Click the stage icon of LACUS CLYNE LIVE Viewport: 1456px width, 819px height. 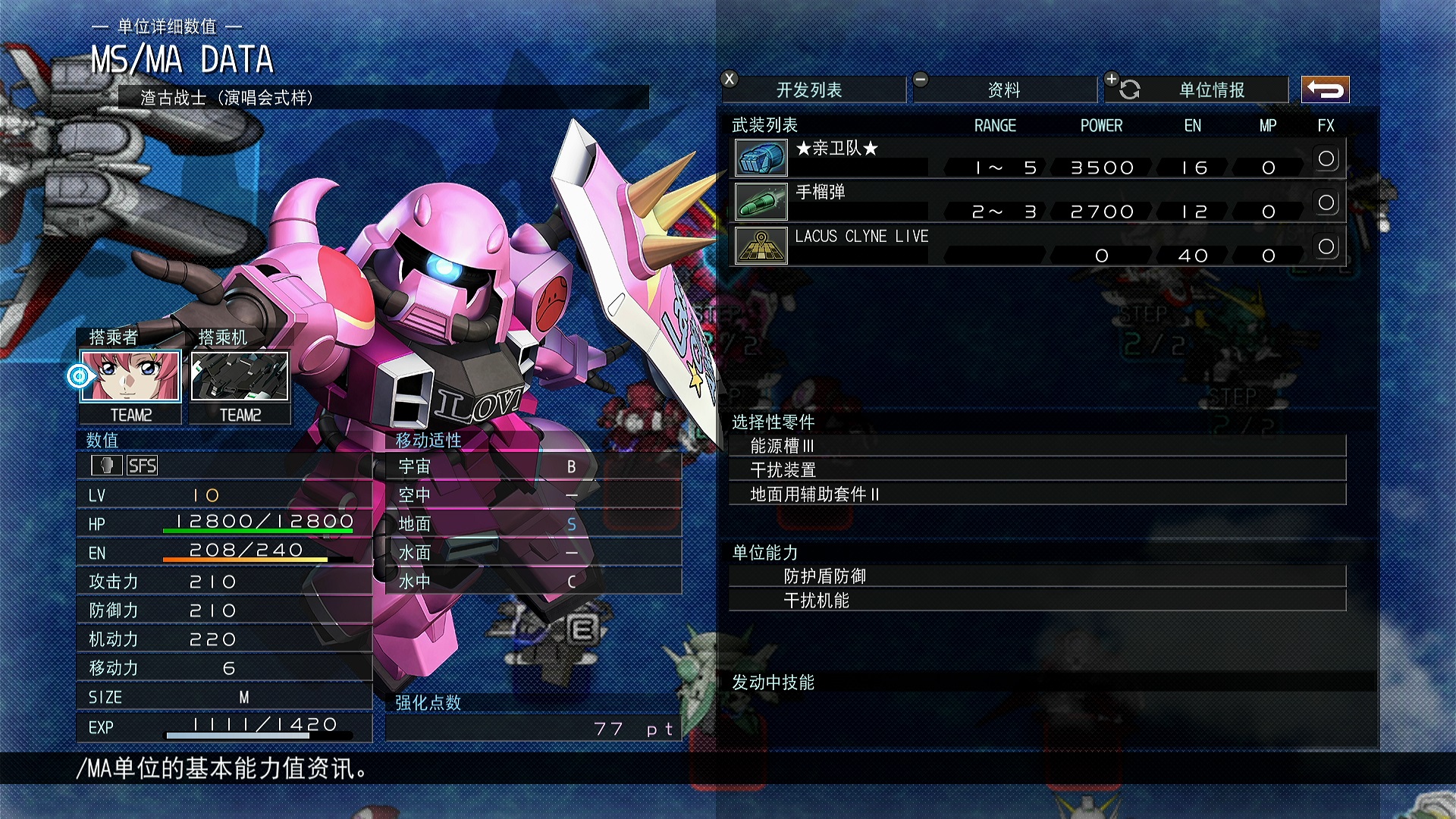[761, 246]
